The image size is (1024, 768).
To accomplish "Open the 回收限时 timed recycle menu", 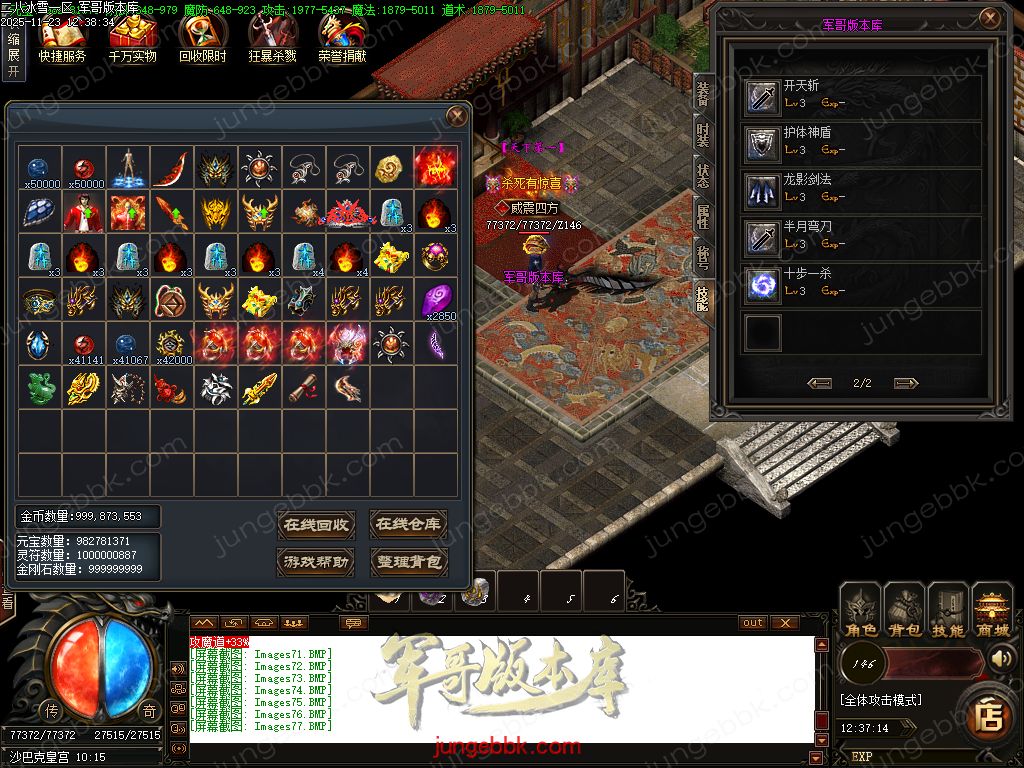I will pyautogui.click(x=202, y=38).
